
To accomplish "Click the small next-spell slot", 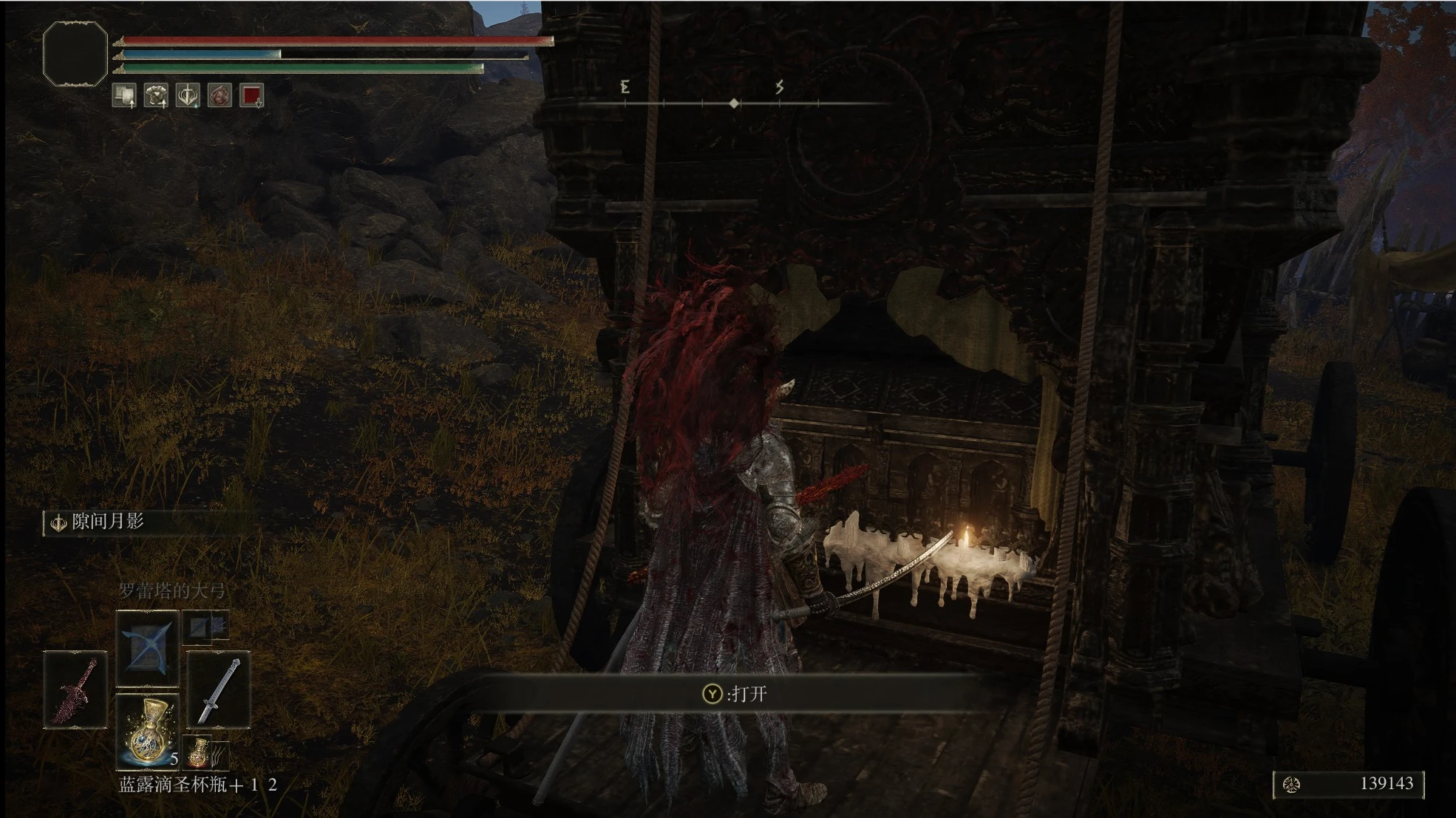I will click(205, 627).
